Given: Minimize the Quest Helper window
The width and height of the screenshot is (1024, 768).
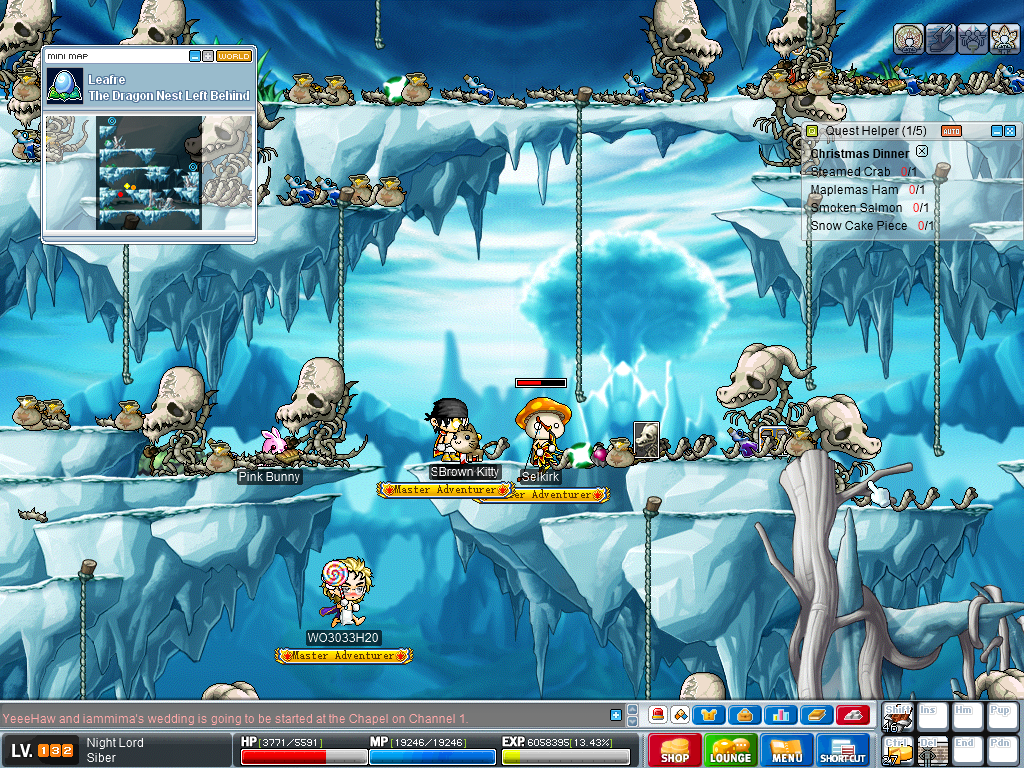Looking at the screenshot, I should pyautogui.click(x=996, y=131).
